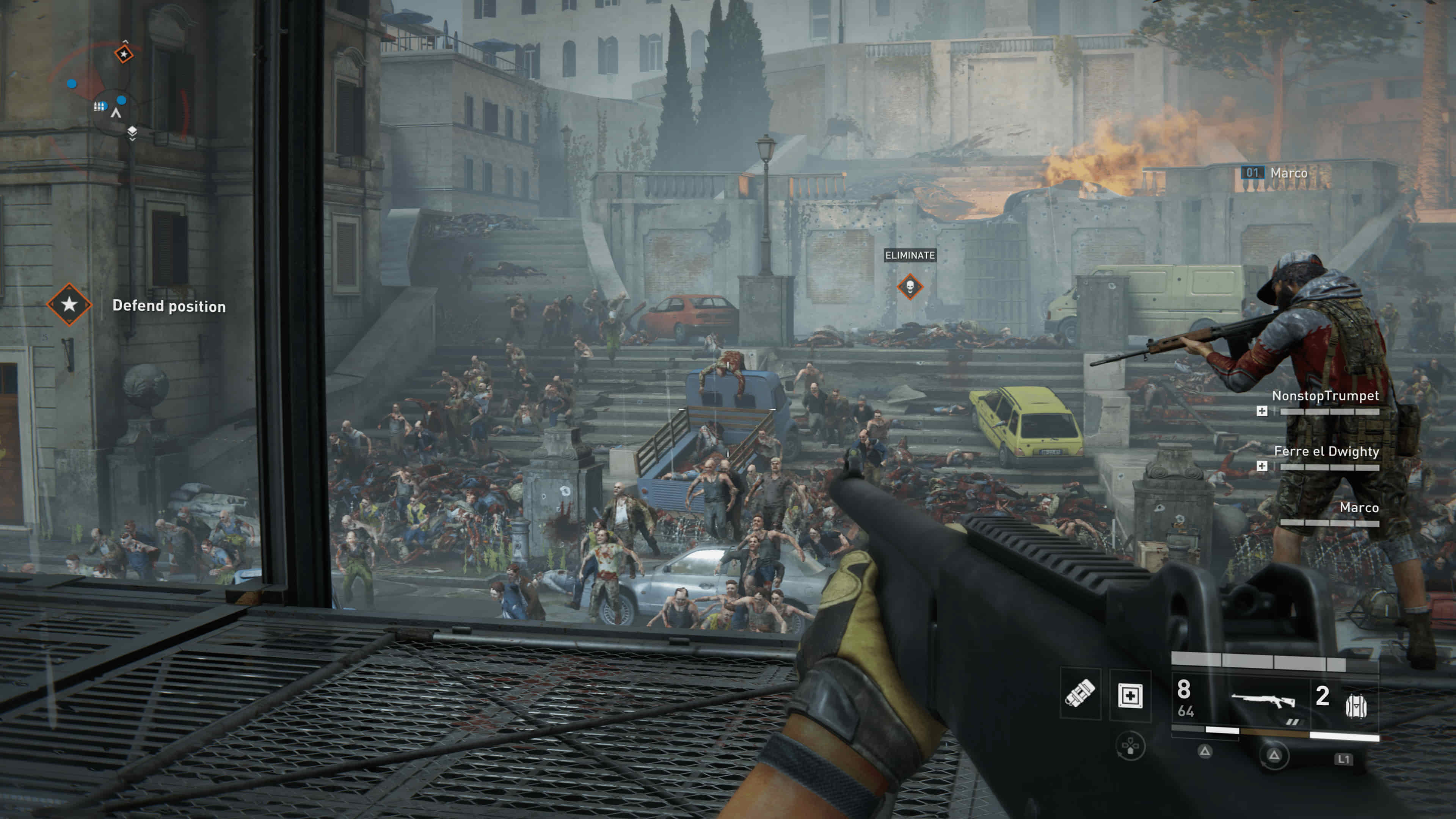
Task: Select NonstopTrumpet in the teammate list
Action: point(1325,395)
